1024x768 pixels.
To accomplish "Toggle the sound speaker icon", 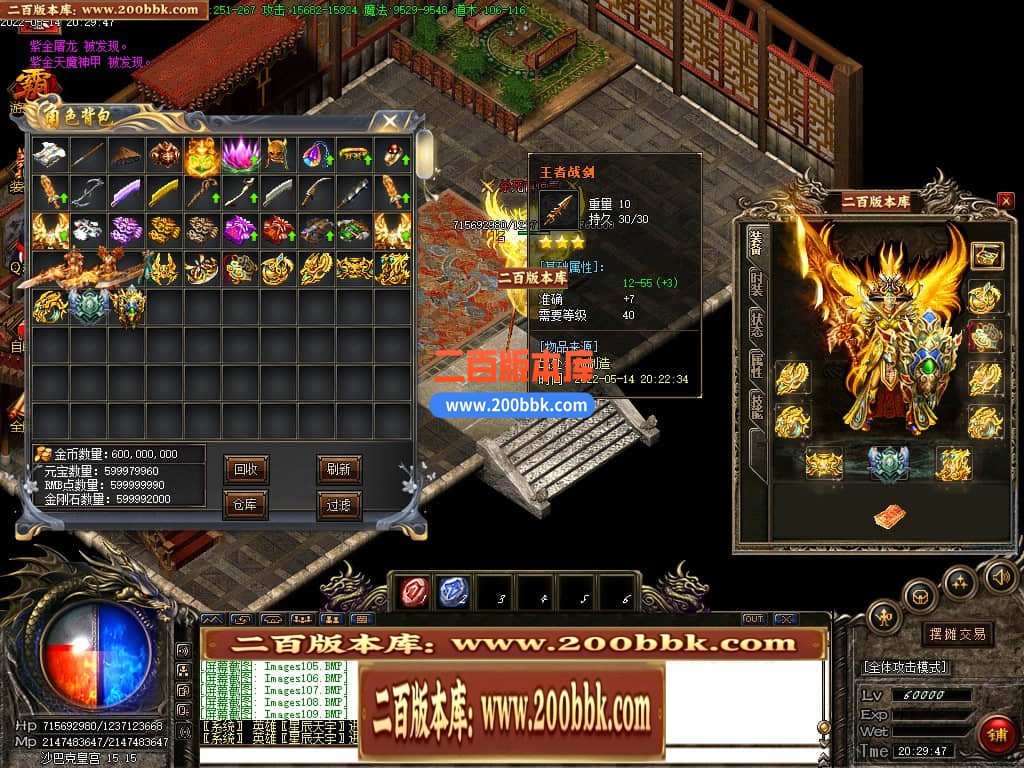I will pos(1000,576).
